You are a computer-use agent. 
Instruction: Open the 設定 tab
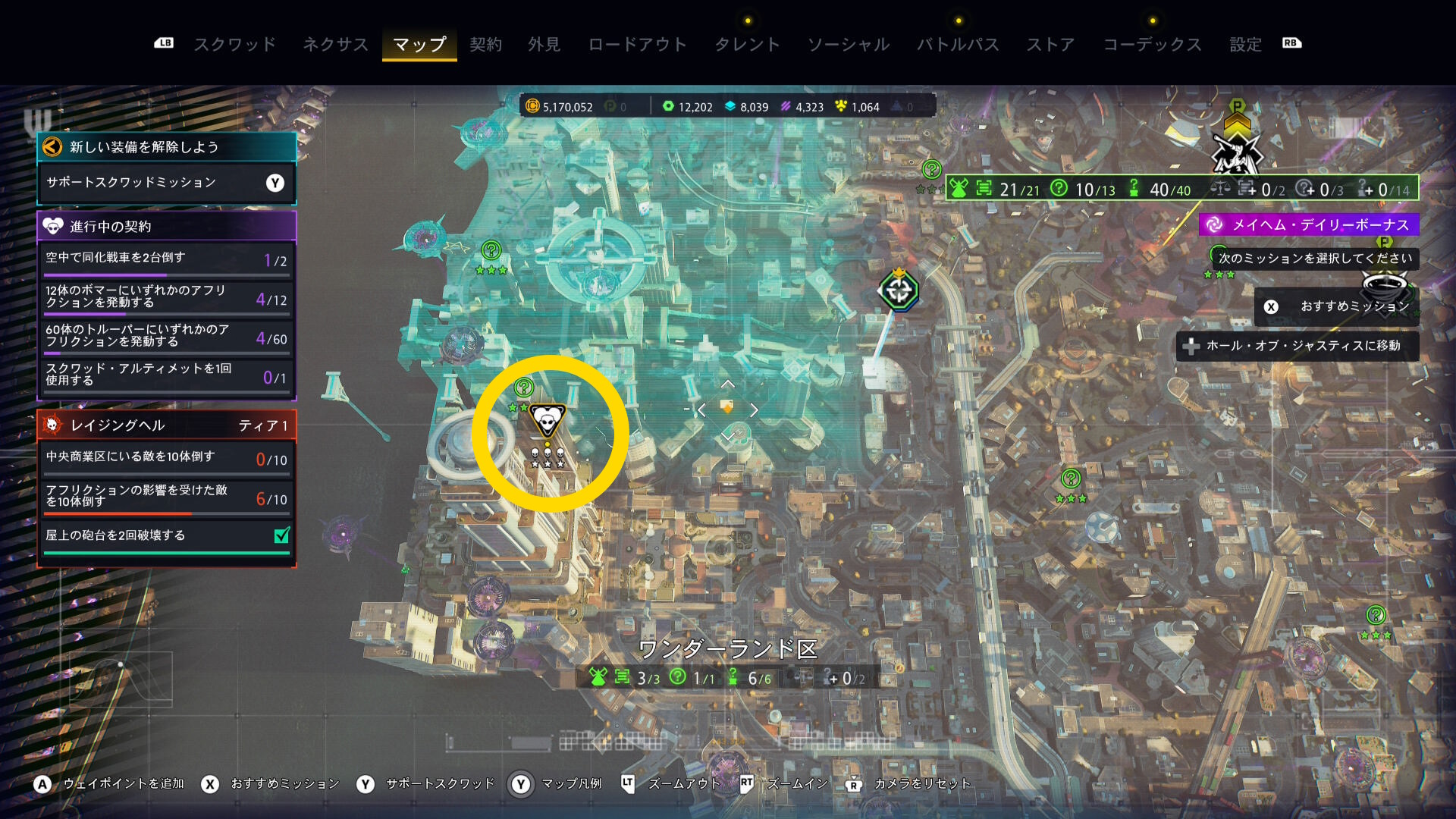[1245, 45]
